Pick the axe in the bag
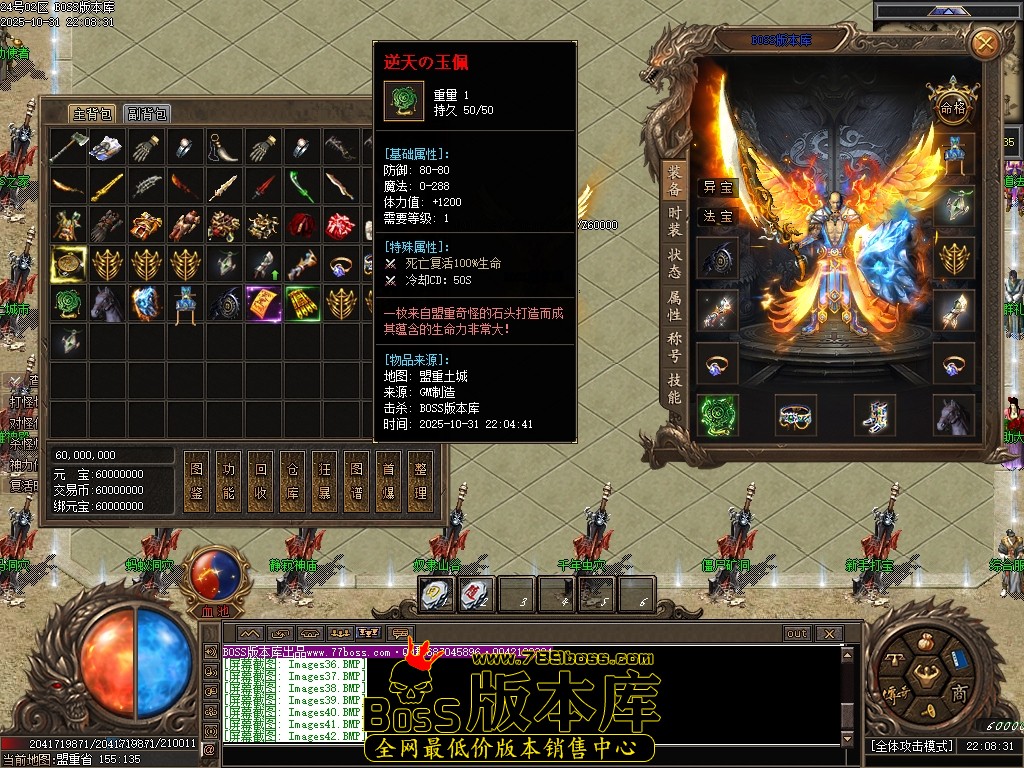The width and height of the screenshot is (1024, 768). [69, 147]
